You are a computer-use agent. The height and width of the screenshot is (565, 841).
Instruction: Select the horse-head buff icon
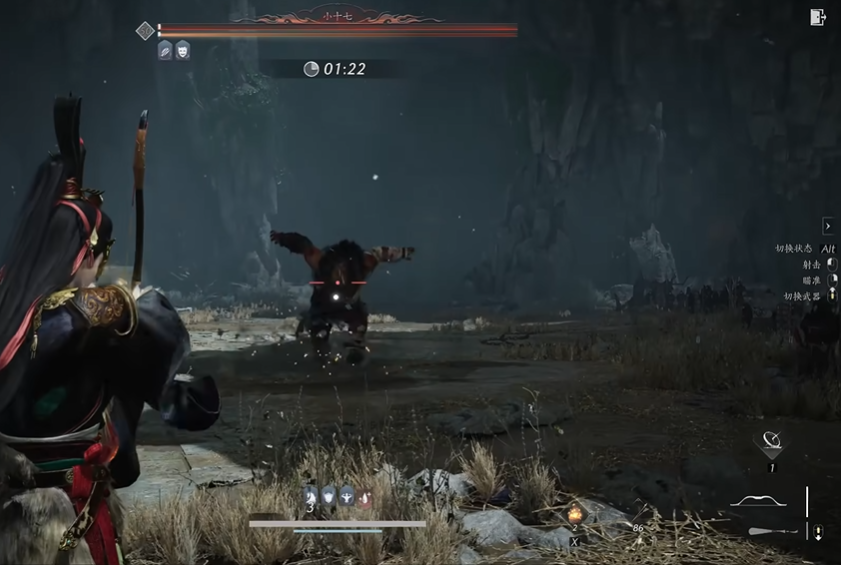pyautogui.click(x=311, y=496)
